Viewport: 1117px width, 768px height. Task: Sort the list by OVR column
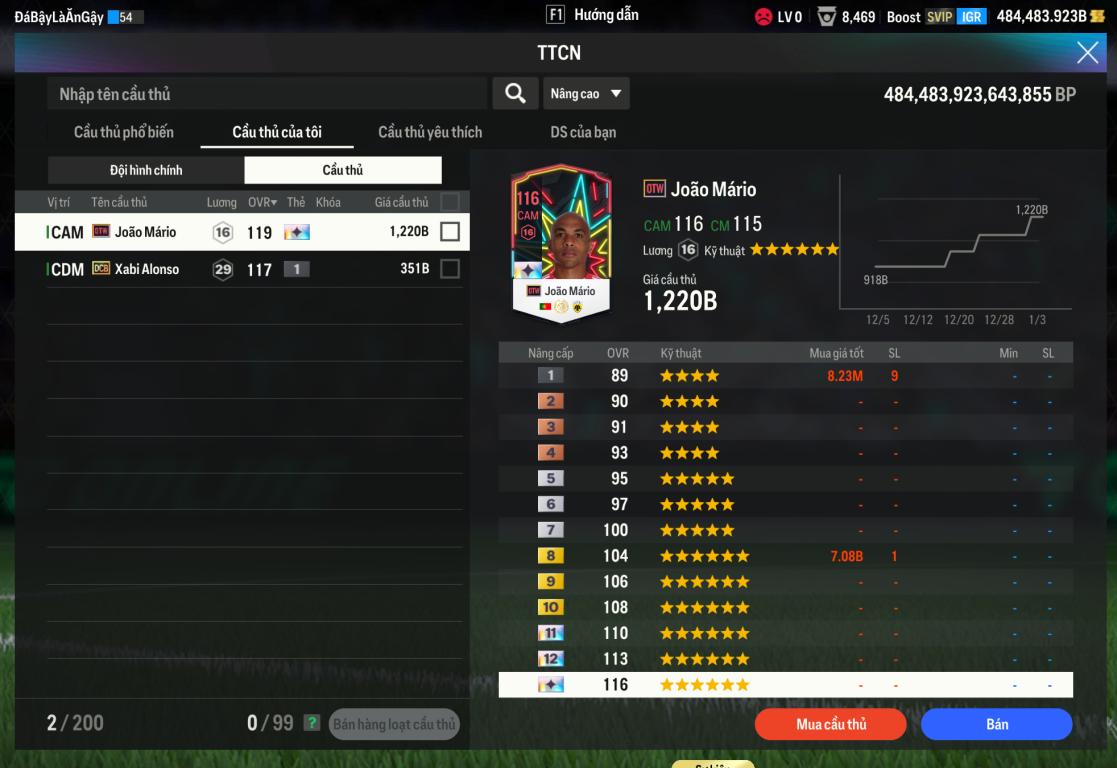click(263, 202)
